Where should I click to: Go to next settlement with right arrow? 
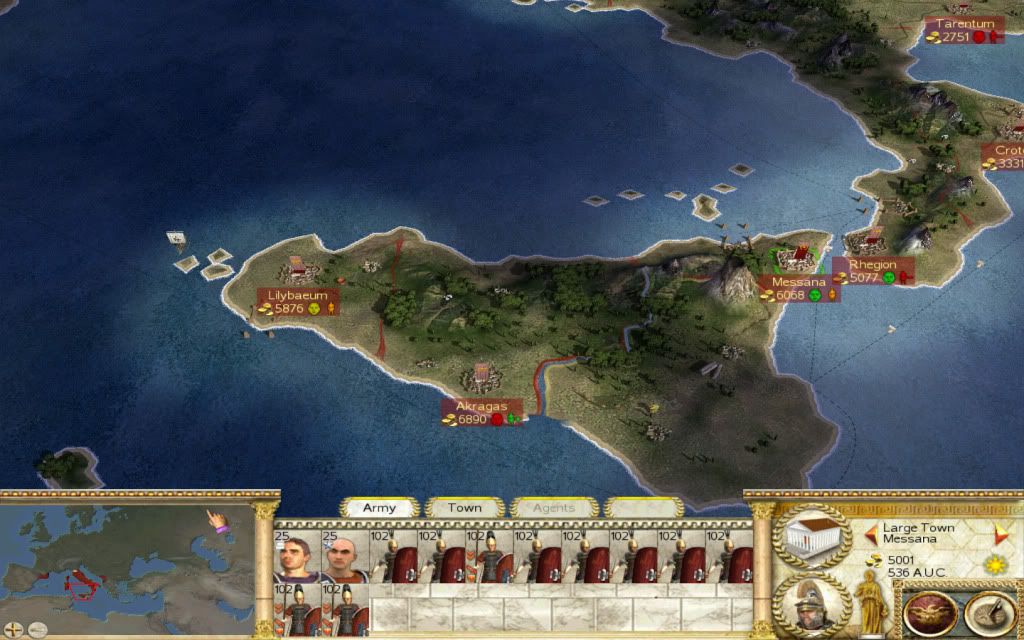1001,533
